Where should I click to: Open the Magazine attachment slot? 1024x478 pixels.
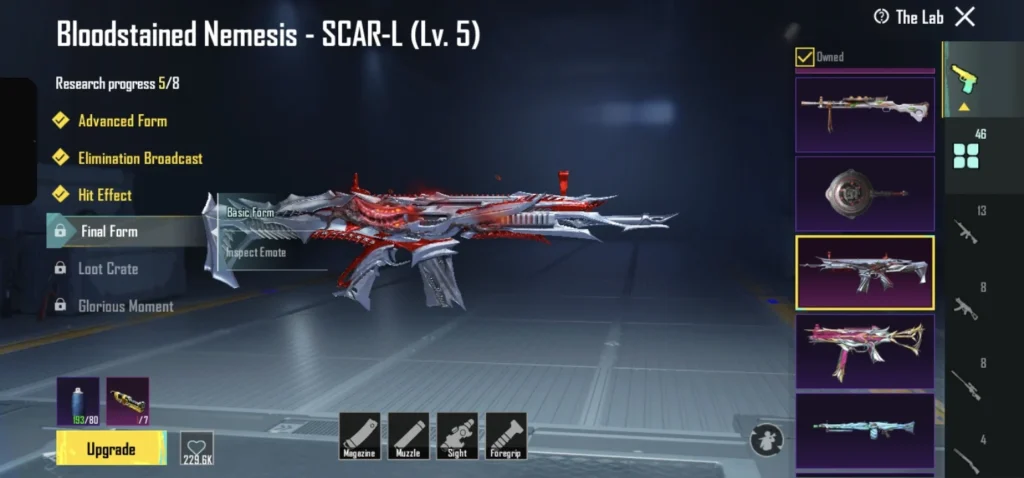coord(360,436)
